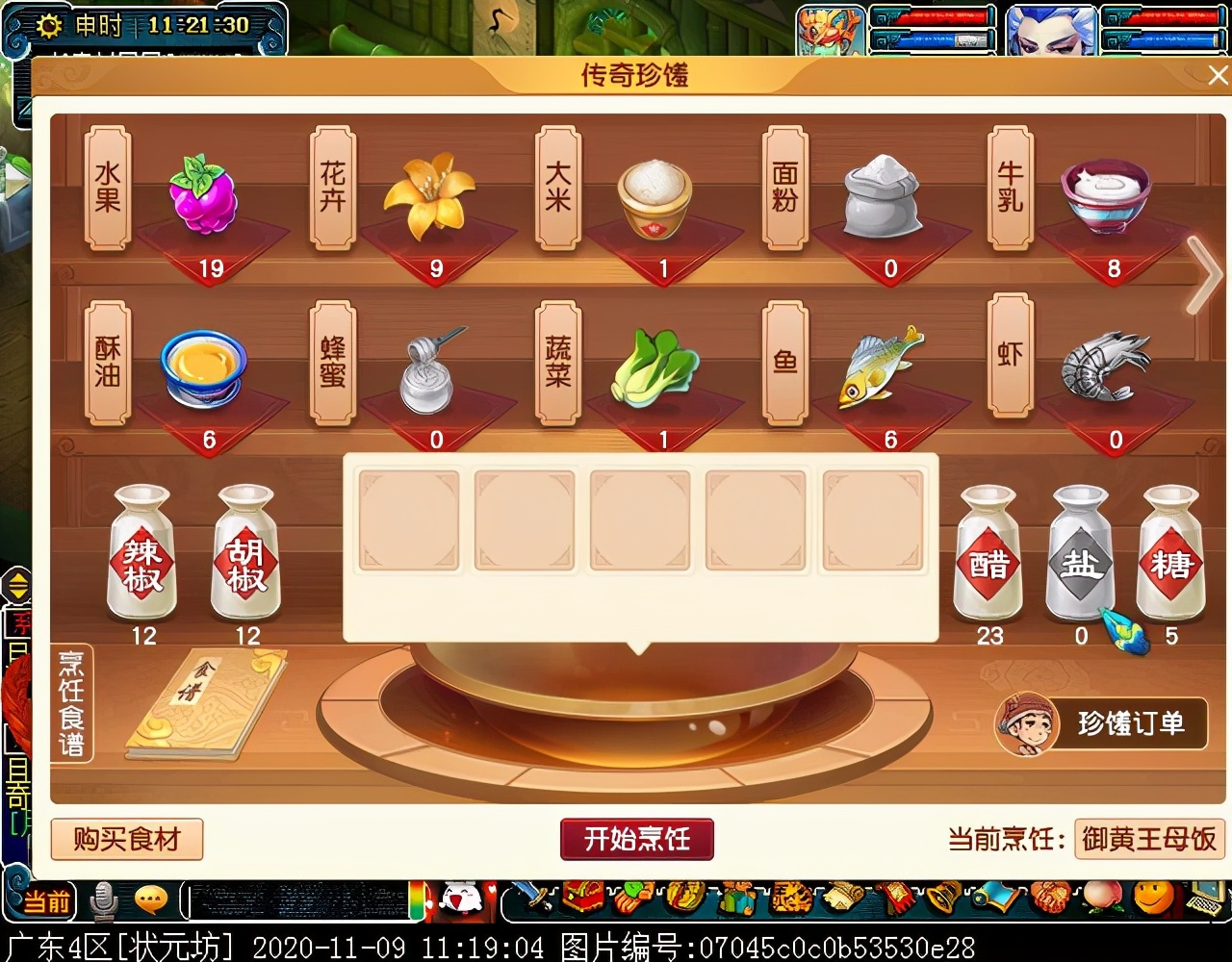Viewport: 1232px width, 962px height.
Task: Add the 辣椒 chili seasoning bottle
Action: [142, 554]
